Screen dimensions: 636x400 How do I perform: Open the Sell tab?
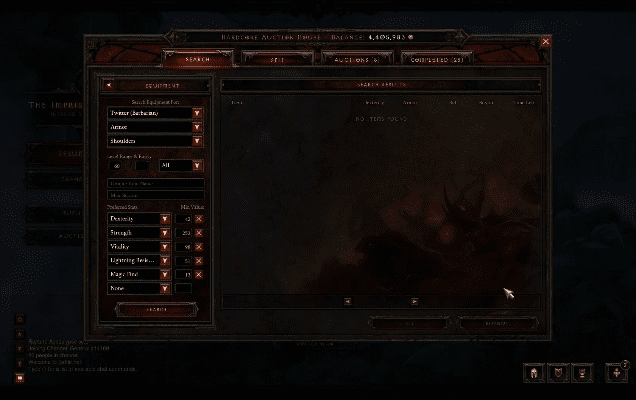pos(276,60)
